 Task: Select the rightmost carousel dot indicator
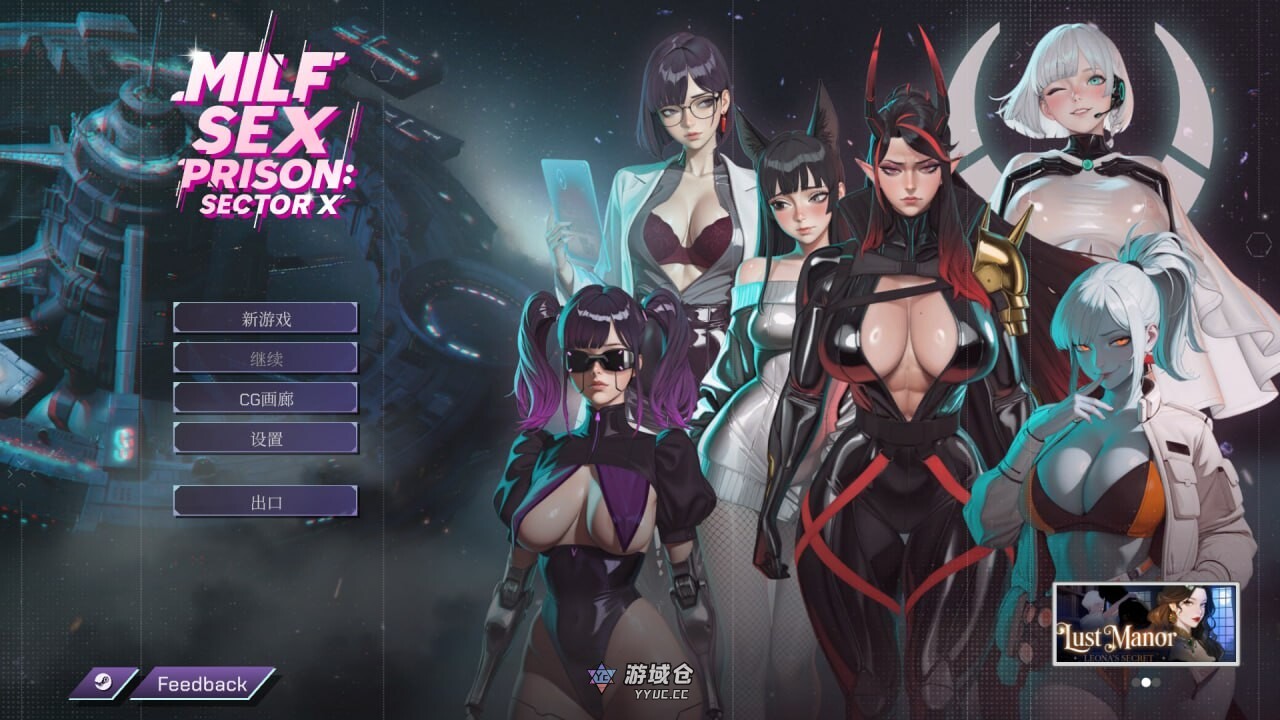tap(1156, 682)
